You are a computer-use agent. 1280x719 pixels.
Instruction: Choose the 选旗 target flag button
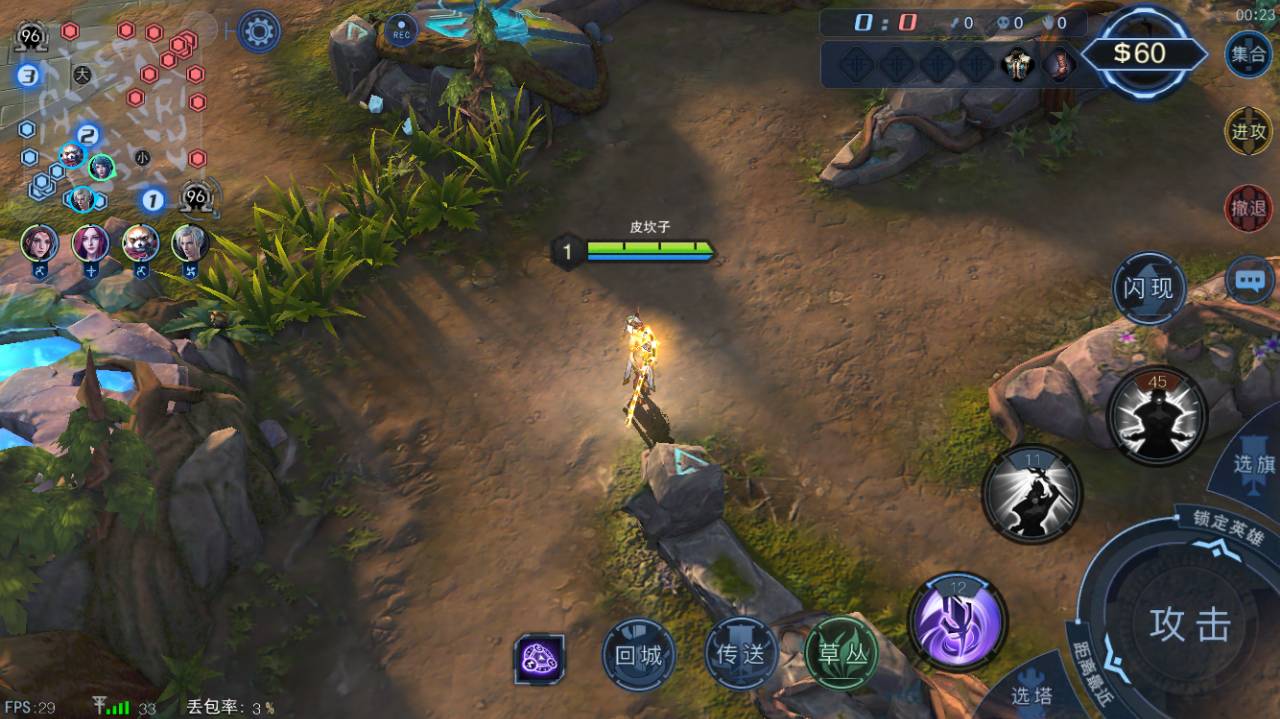coord(1252,465)
